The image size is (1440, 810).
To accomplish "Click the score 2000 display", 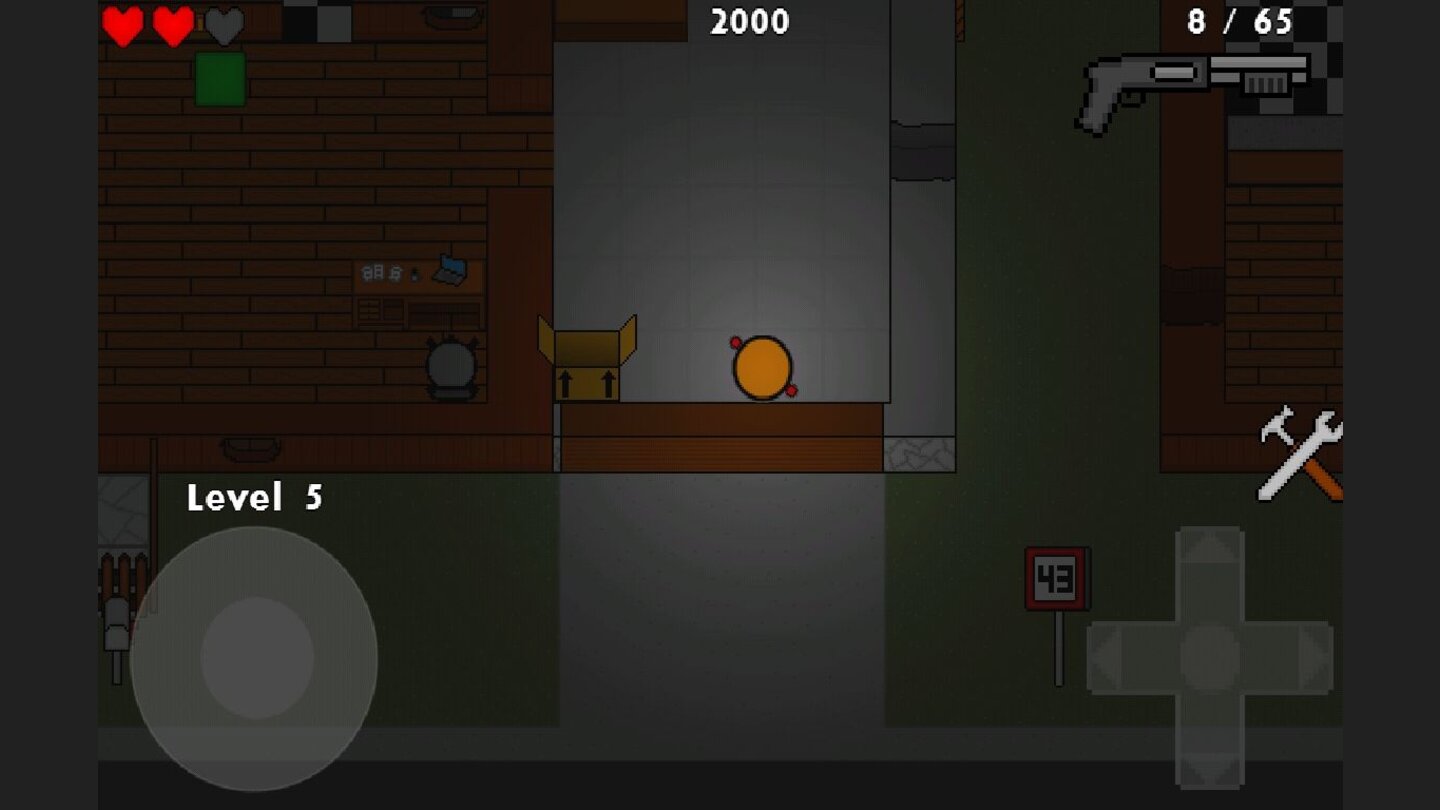I will pyautogui.click(x=748, y=22).
